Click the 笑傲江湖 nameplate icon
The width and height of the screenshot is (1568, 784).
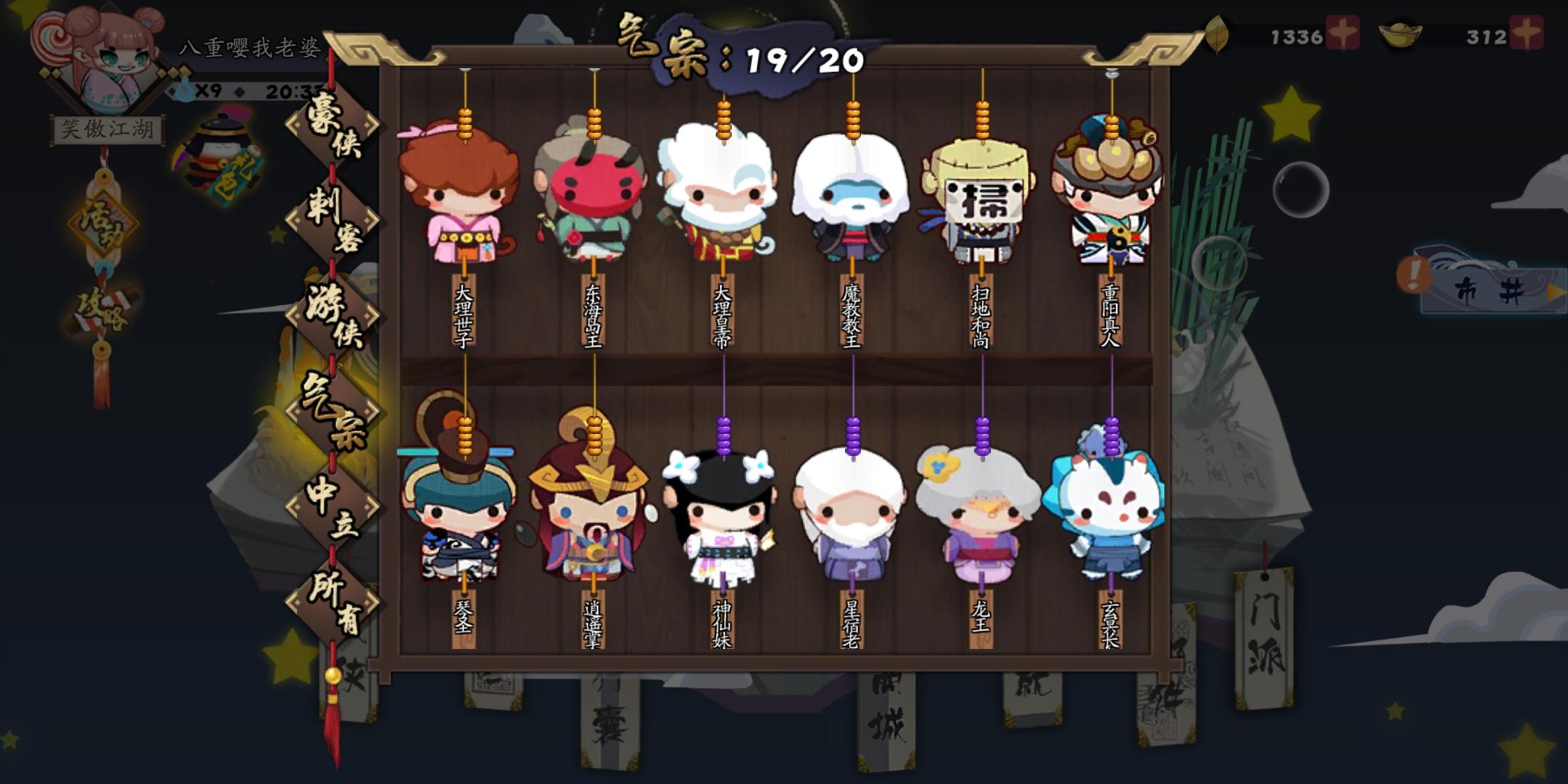tap(109, 127)
